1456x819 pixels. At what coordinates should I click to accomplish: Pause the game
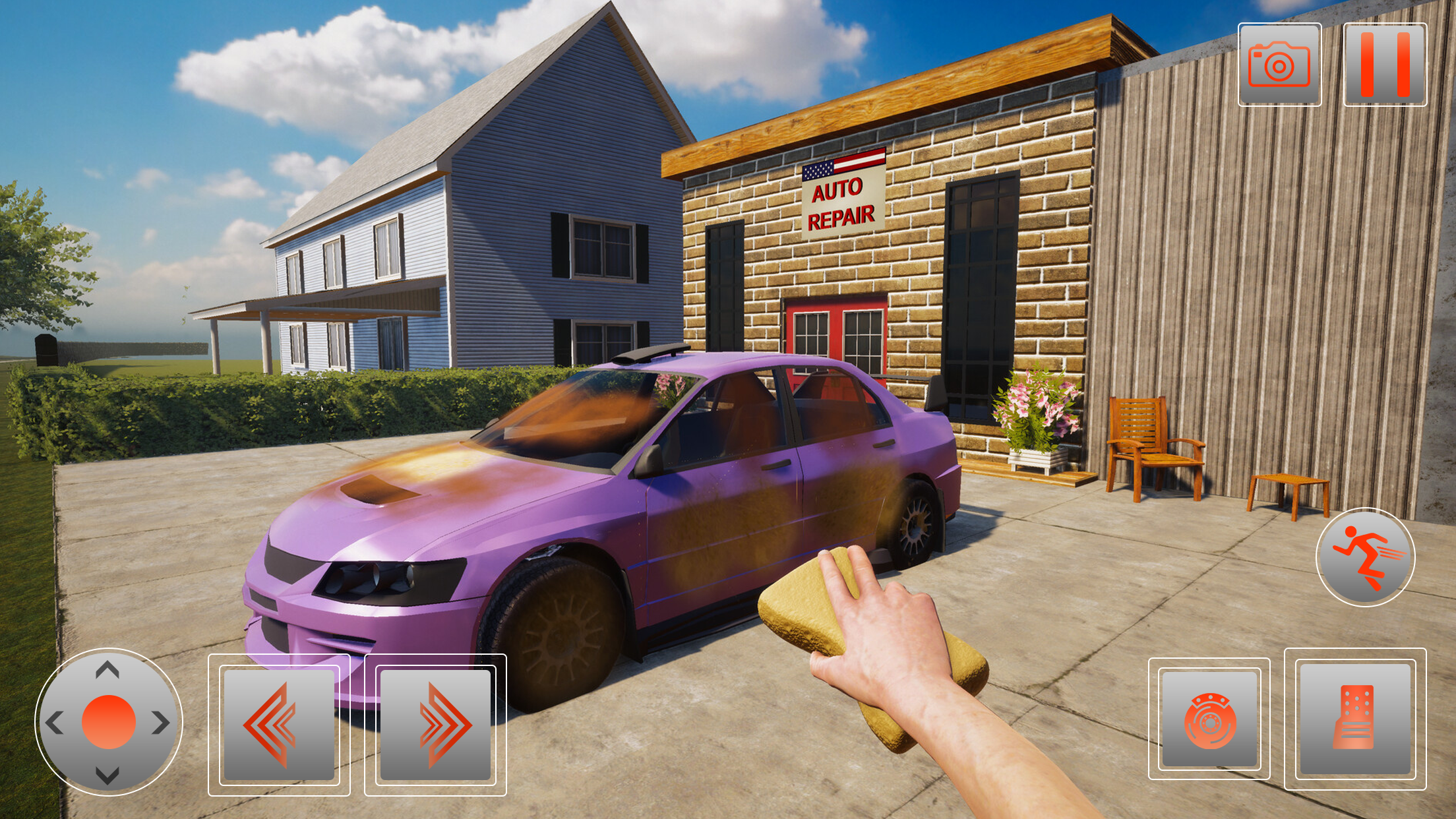[x=1385, y=65]
